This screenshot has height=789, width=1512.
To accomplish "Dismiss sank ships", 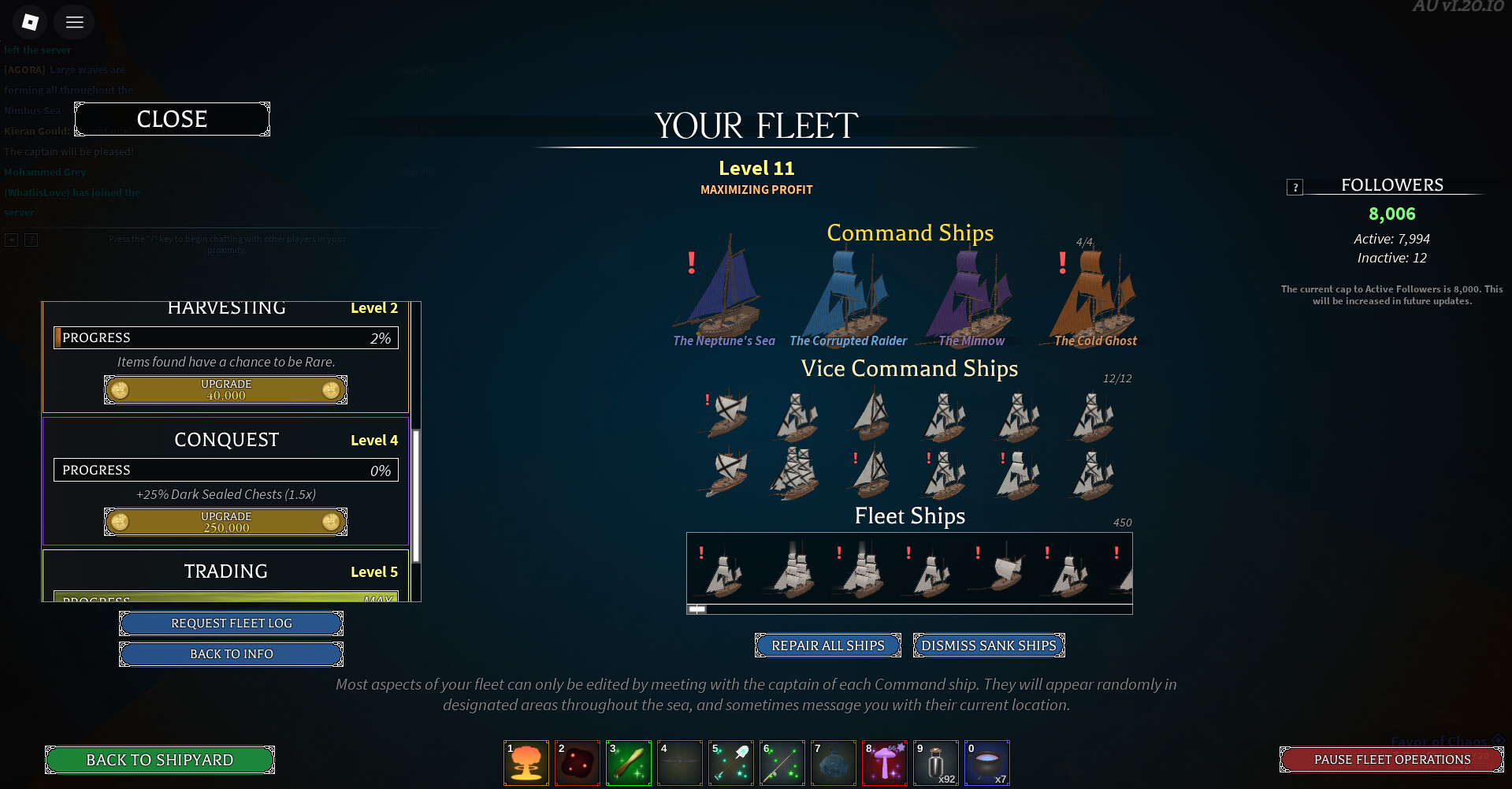I will [988, 646].
